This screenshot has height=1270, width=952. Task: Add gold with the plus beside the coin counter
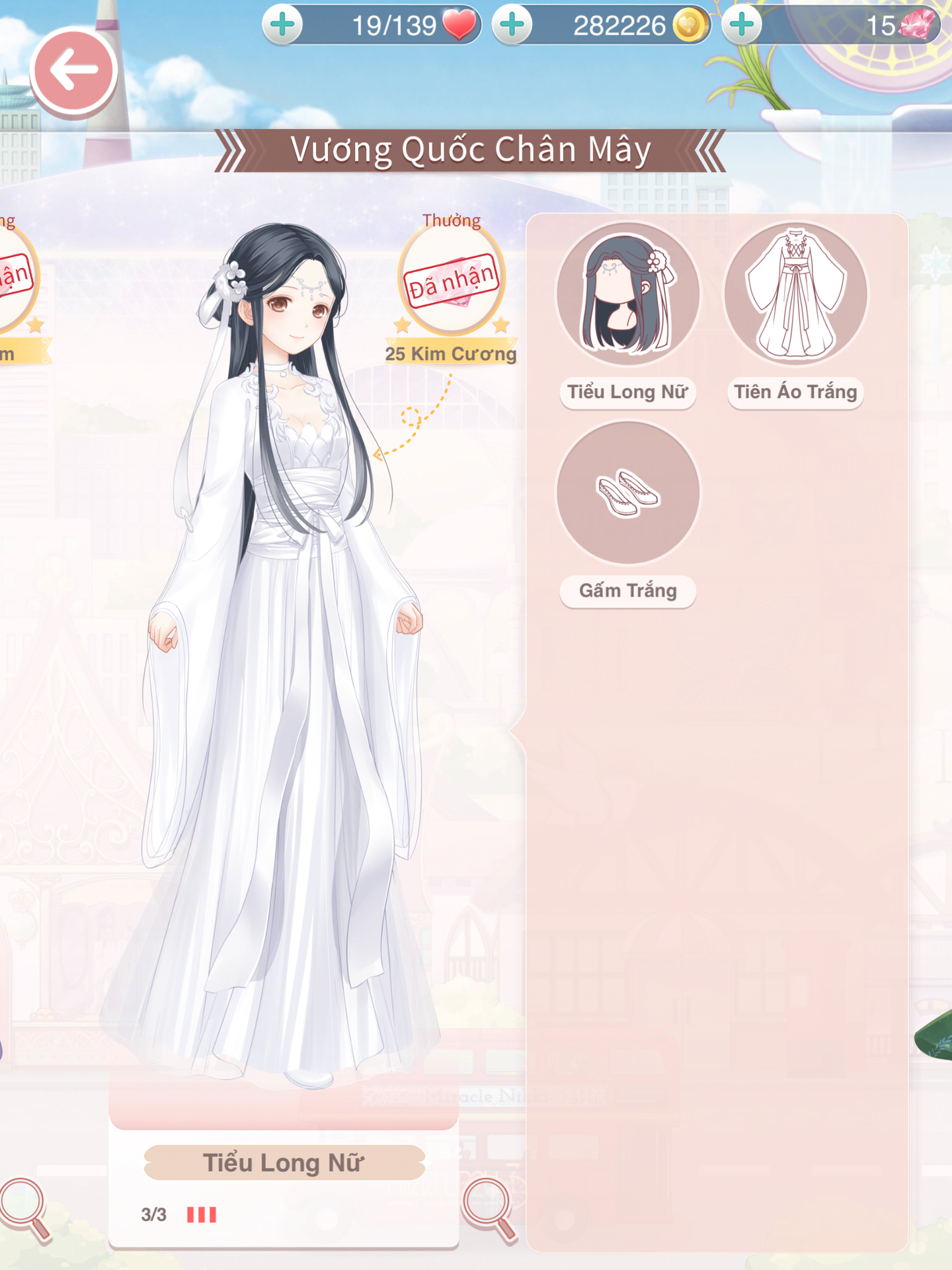point(512,25)
